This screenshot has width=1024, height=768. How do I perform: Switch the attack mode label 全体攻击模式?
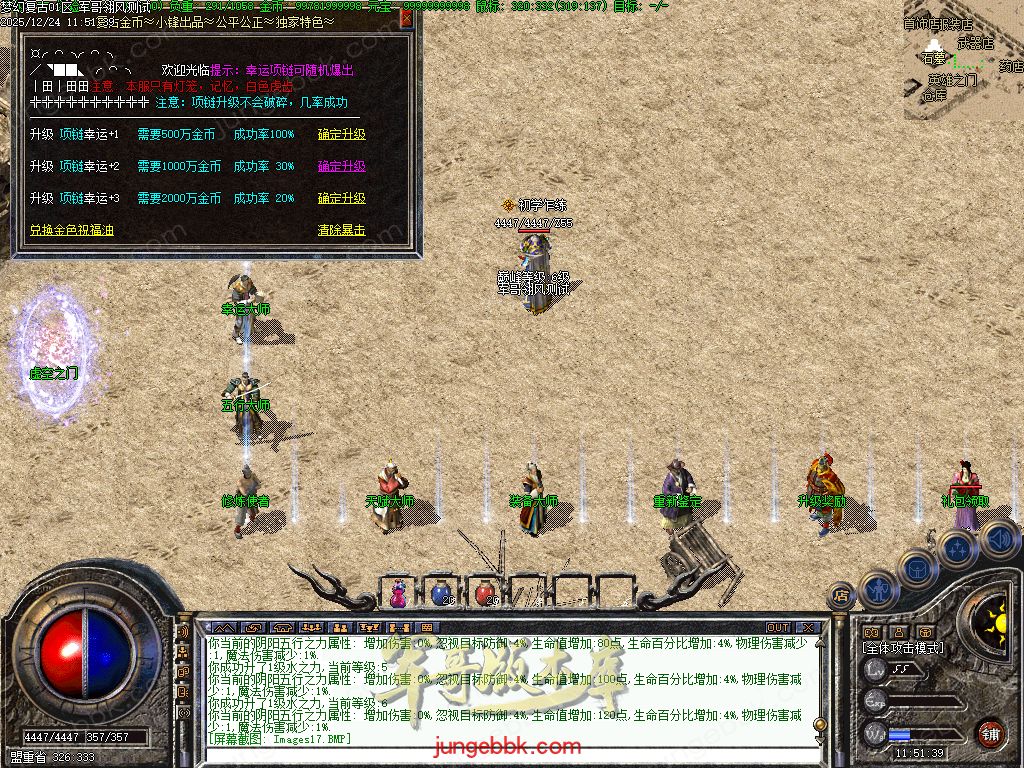pos(903,648)
